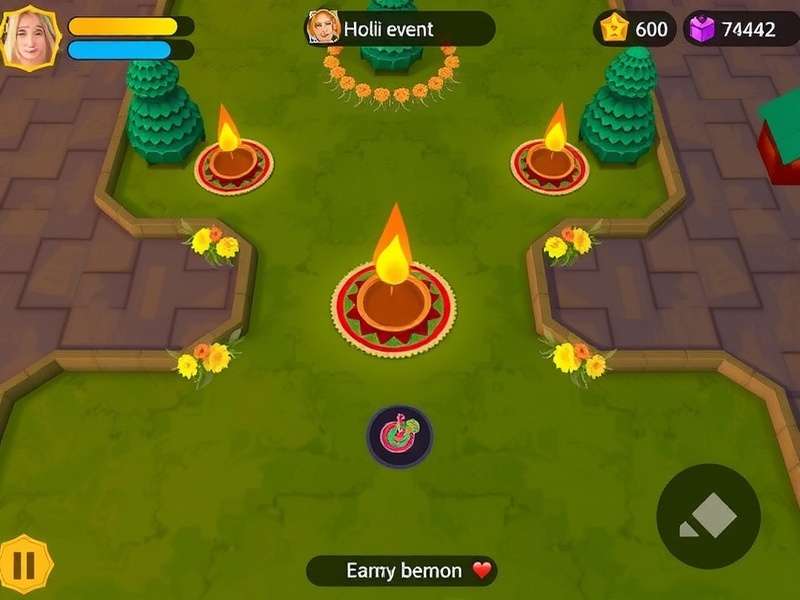This screenshot has width=800, height=600.
Task: Activate the round eraser action button
Action: point(709,516)
